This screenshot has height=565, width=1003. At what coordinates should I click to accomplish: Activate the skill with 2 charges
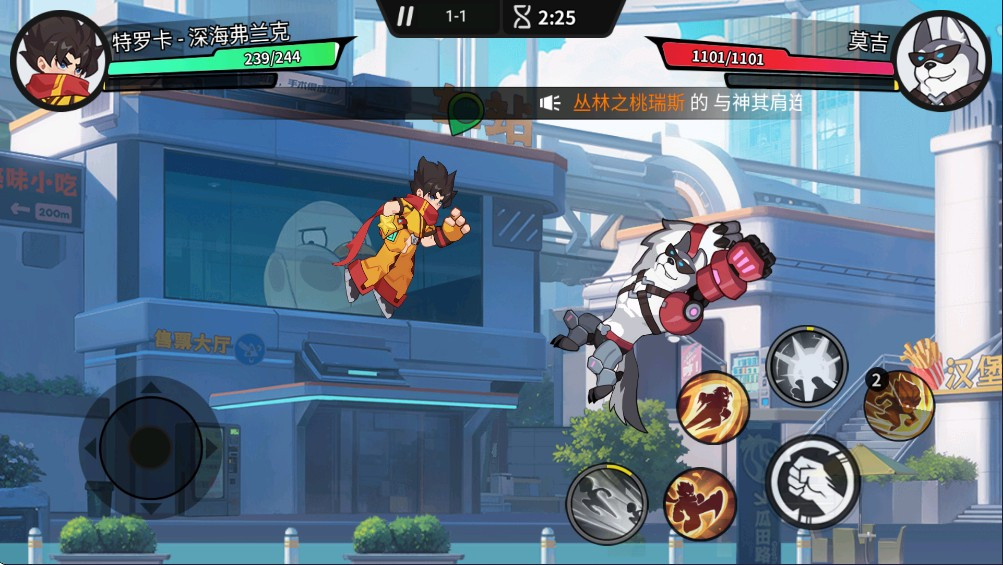899,405
